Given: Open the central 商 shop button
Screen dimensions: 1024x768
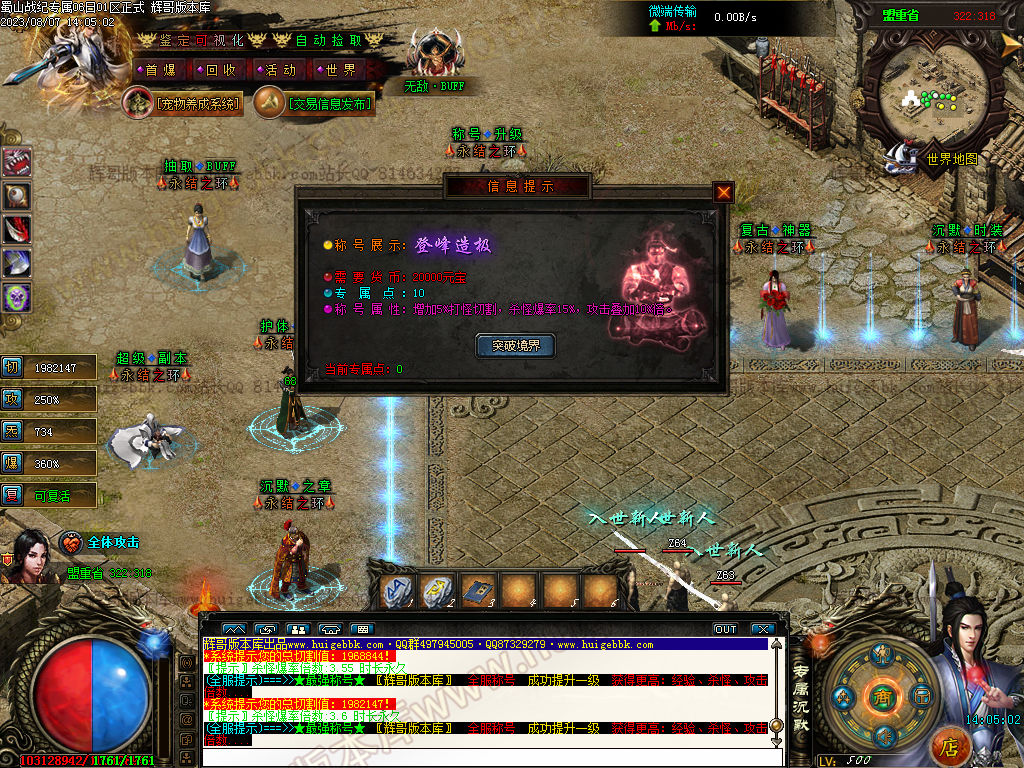Looking at the screenshot, I should point(881,696).
